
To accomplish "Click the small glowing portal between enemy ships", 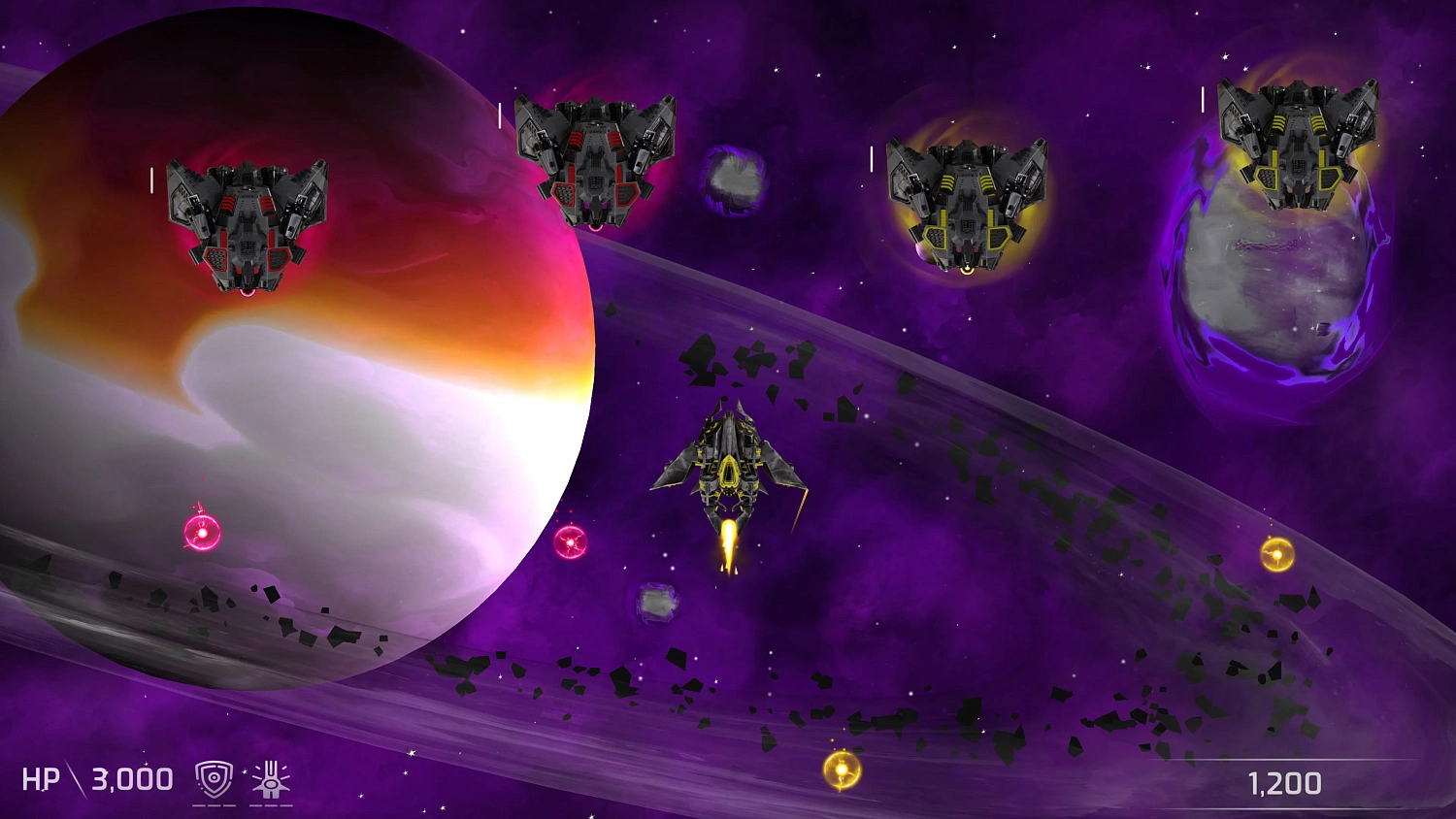I will (x=733, y=180).
